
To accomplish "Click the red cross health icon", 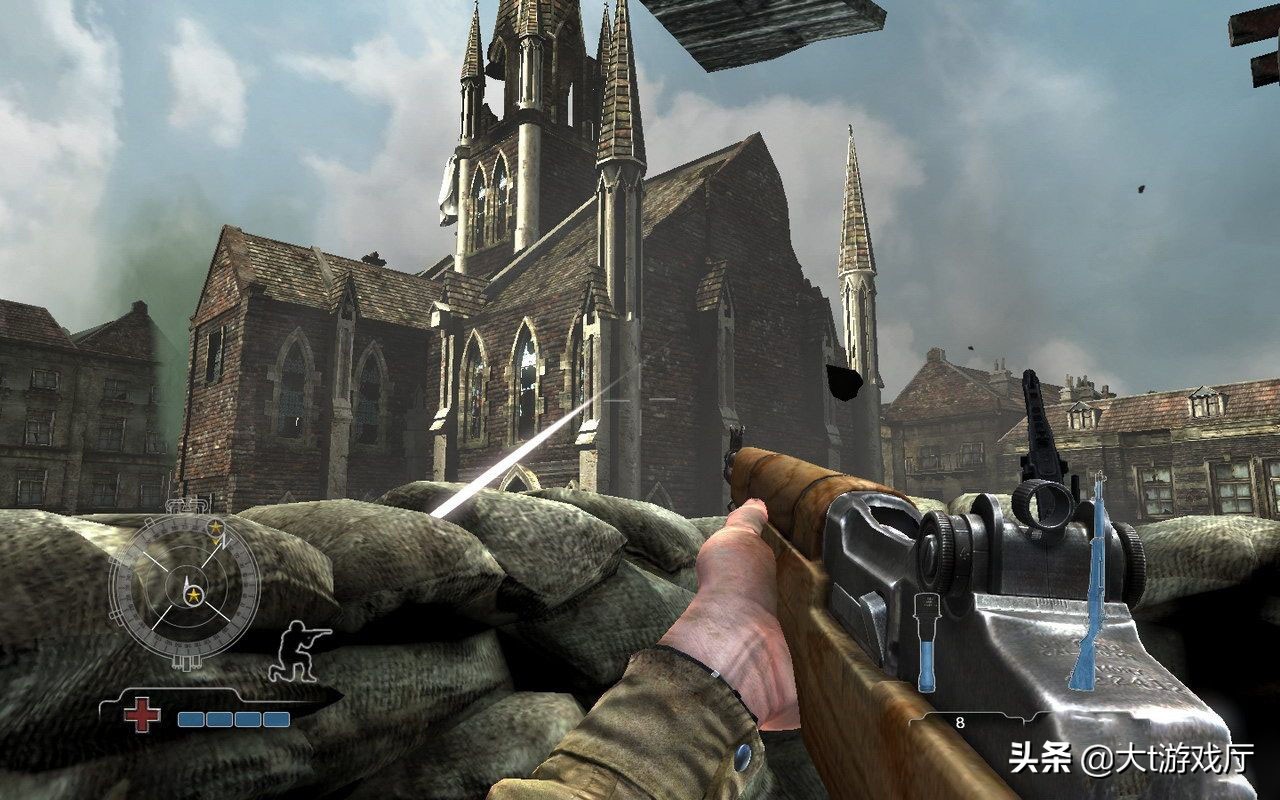I will coord(142,715).
